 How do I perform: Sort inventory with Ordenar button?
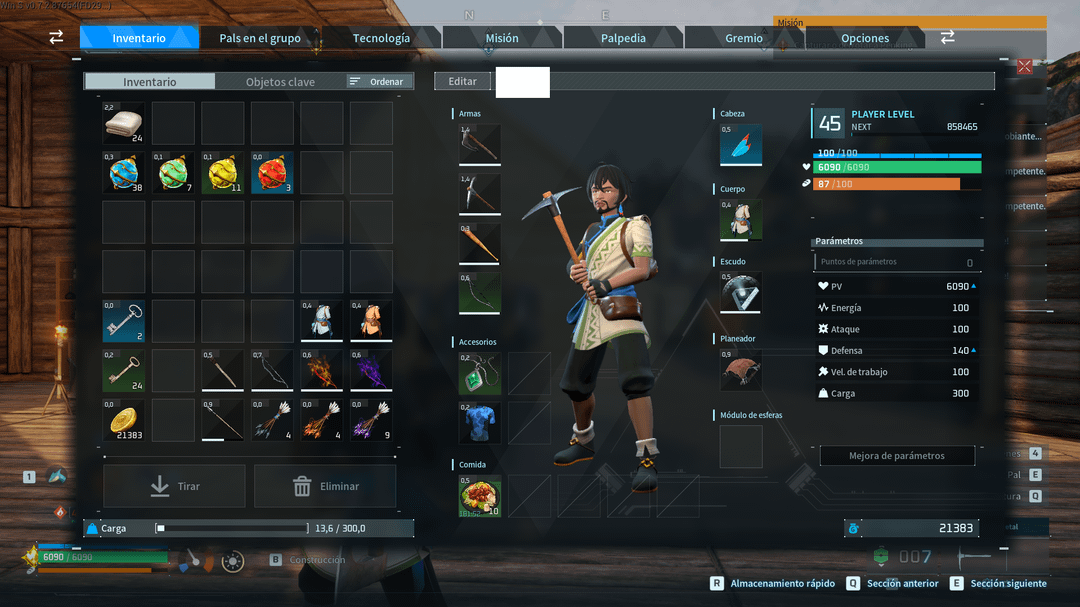click(x=379, y=82)
